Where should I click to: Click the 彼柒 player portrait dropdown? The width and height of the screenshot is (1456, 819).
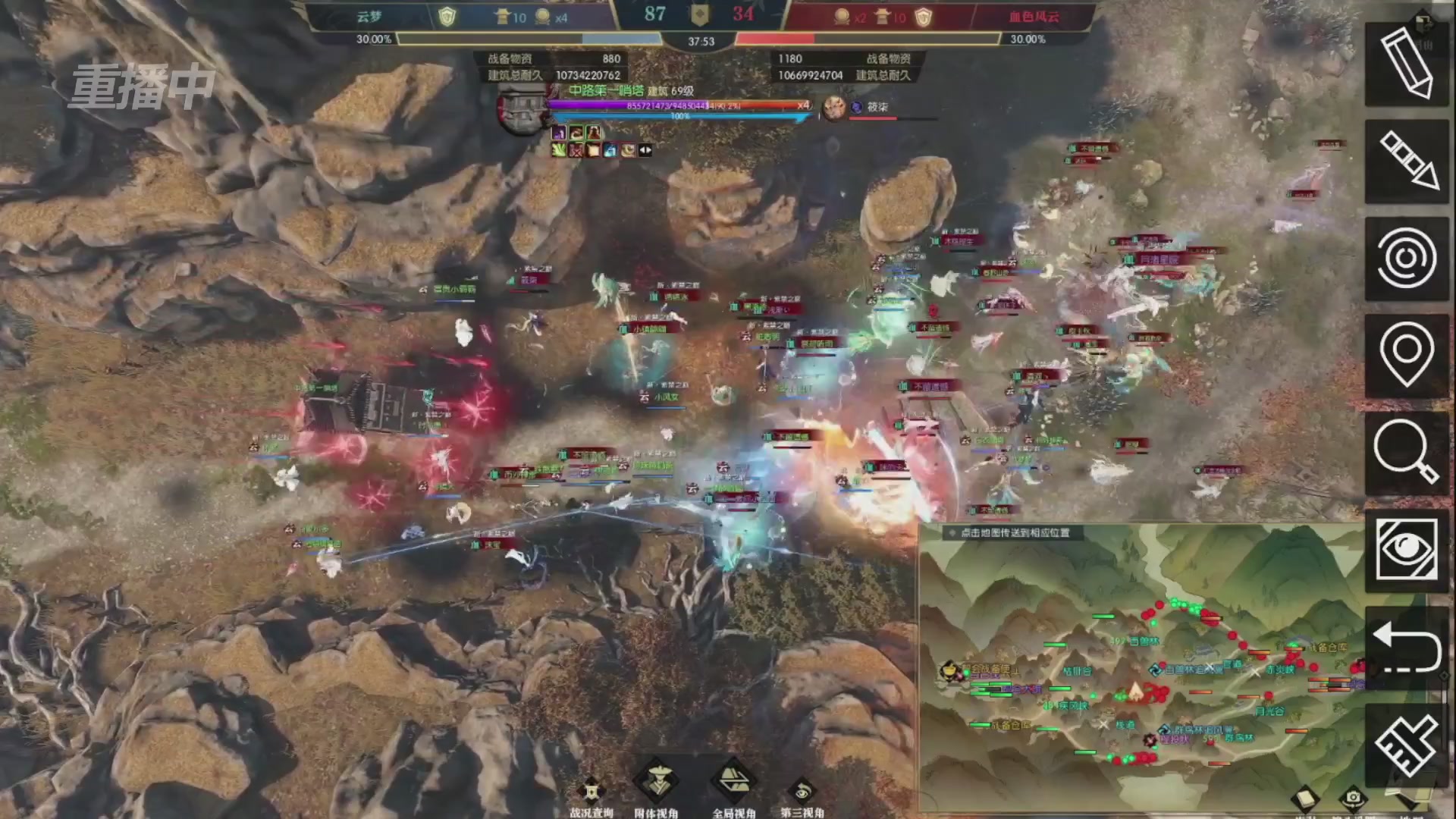[834, 107]
